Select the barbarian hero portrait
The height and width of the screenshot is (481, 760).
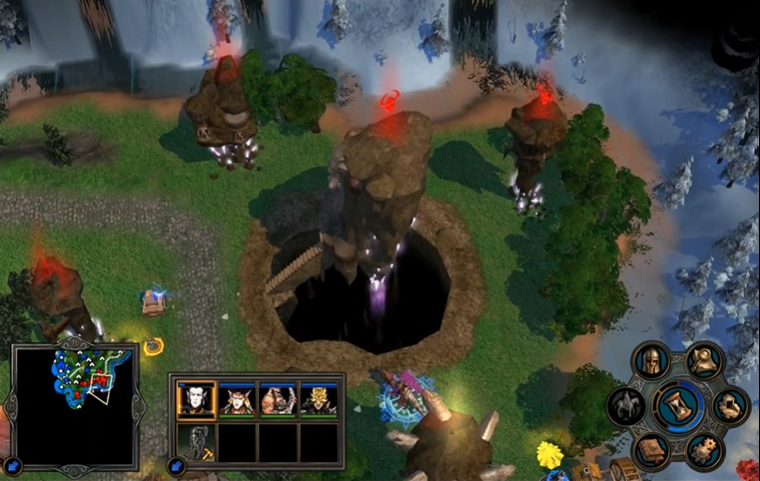coord(277,400)
